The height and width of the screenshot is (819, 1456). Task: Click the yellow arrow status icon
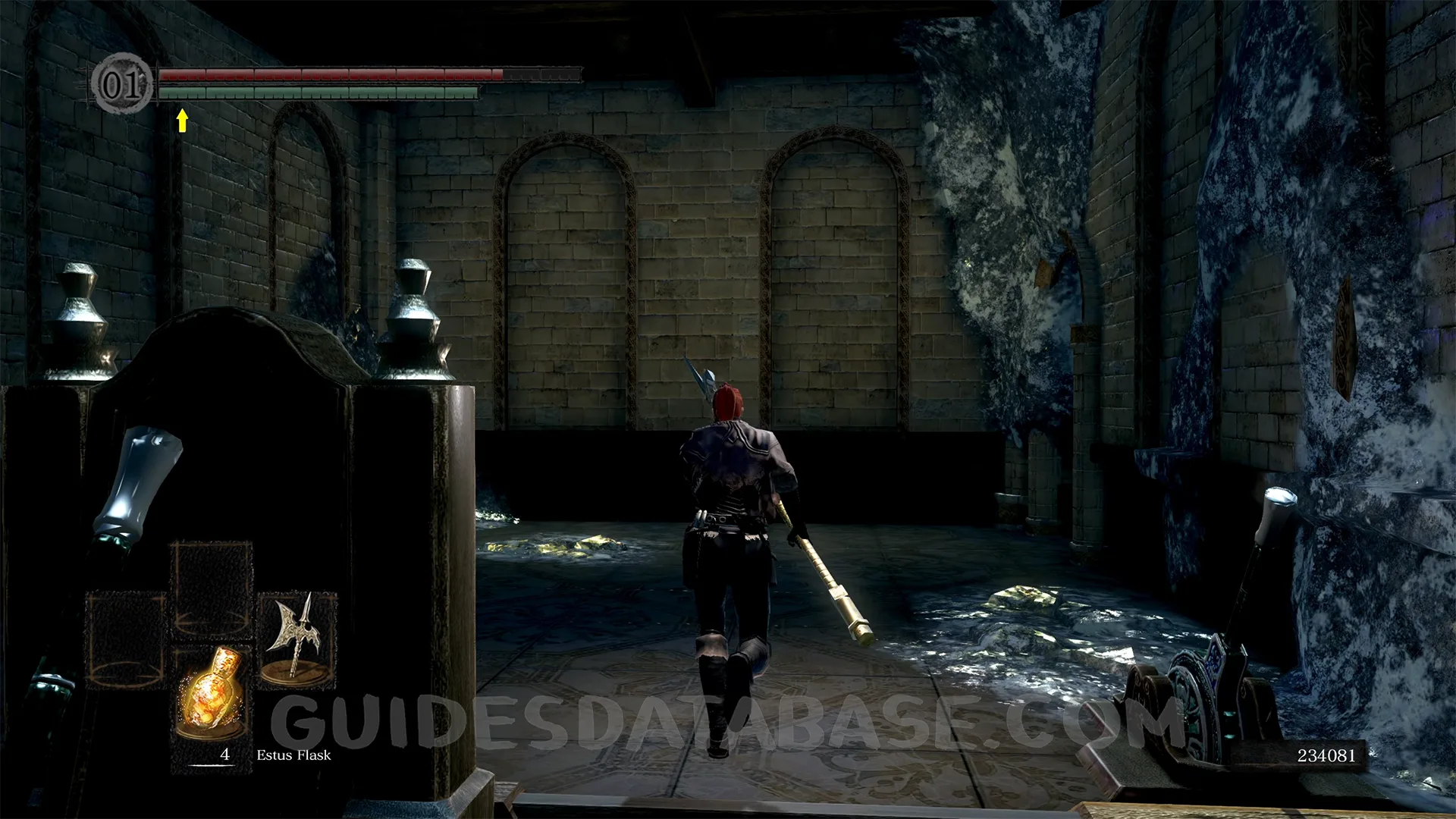[x=182, y=120]
